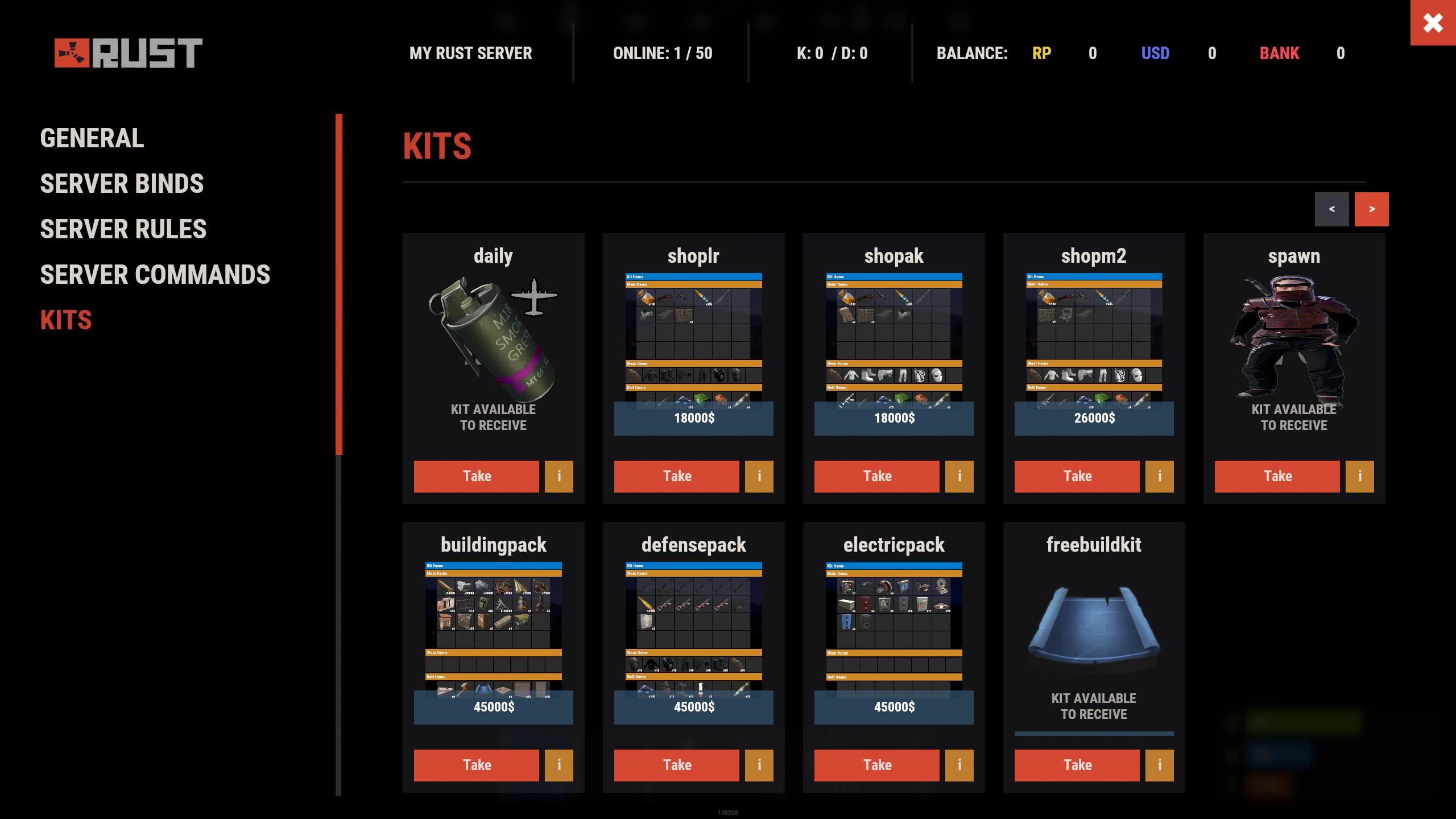Open info for freebuildkit
The height and width of the screenshot is (819, 1456).
pyautogui.click(x=1159, y=765)
